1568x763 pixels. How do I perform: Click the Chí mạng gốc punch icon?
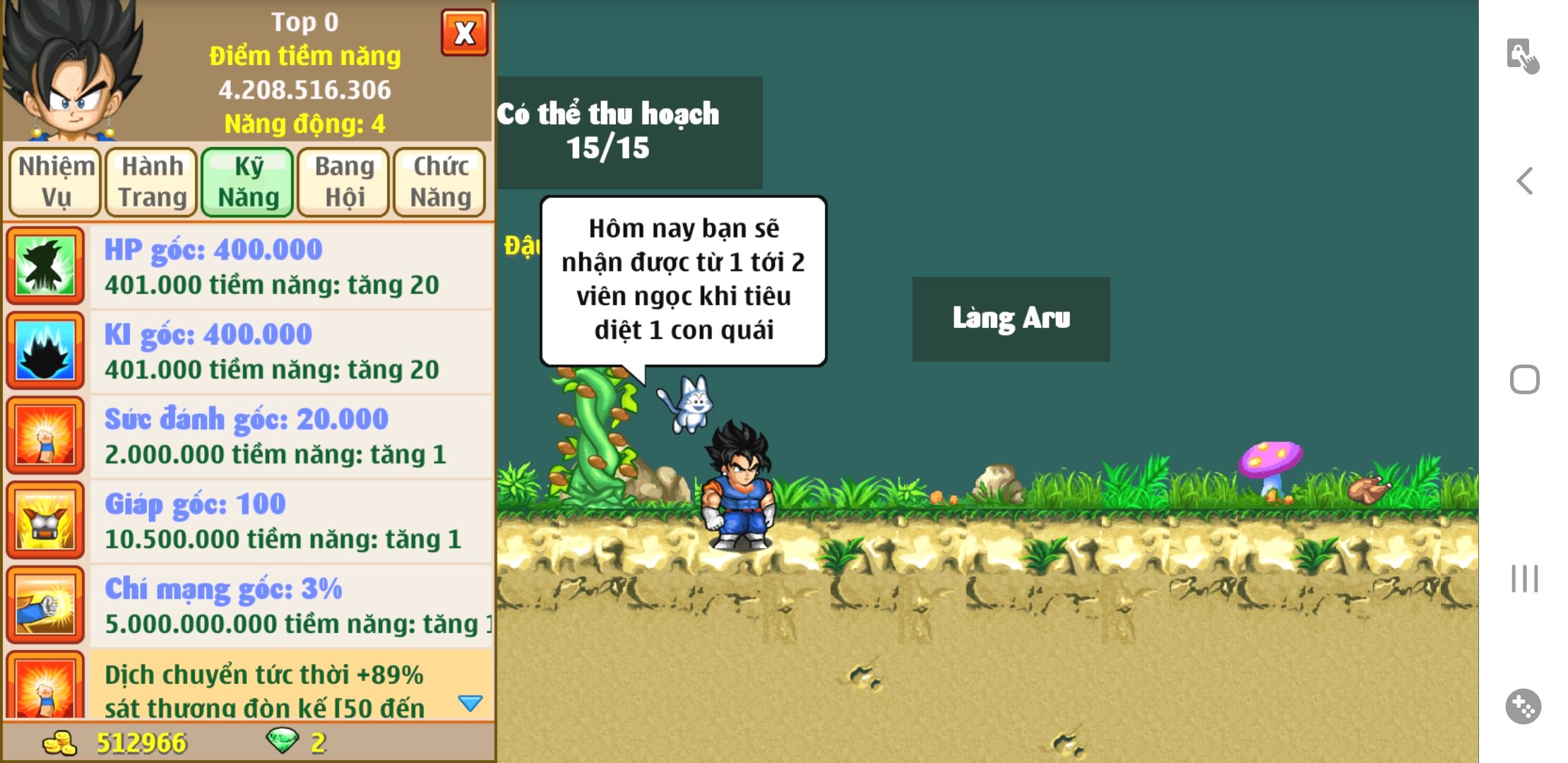click(x=46, y=605)
